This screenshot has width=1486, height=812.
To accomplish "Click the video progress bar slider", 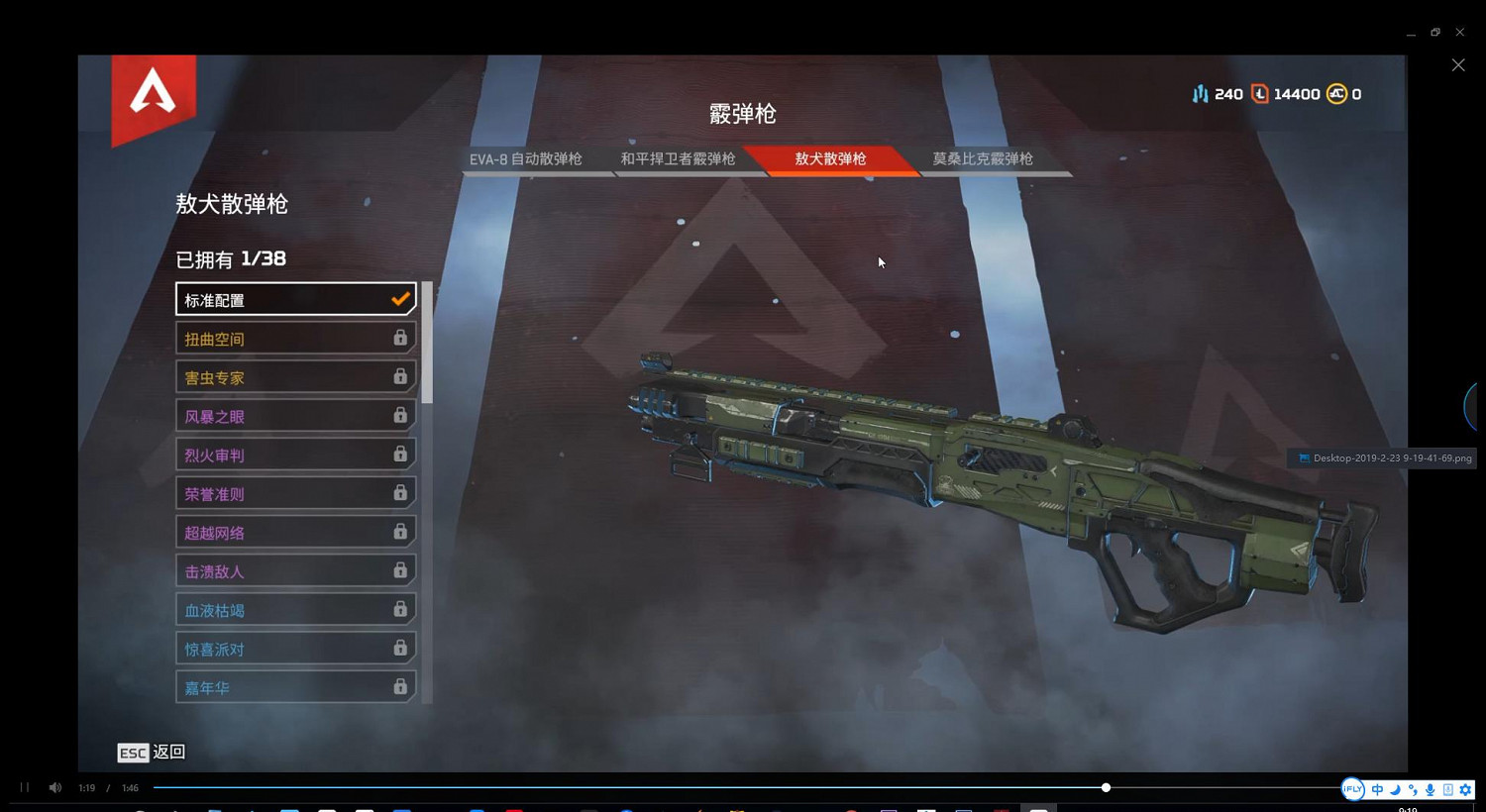I will (x=1105, y=787).
